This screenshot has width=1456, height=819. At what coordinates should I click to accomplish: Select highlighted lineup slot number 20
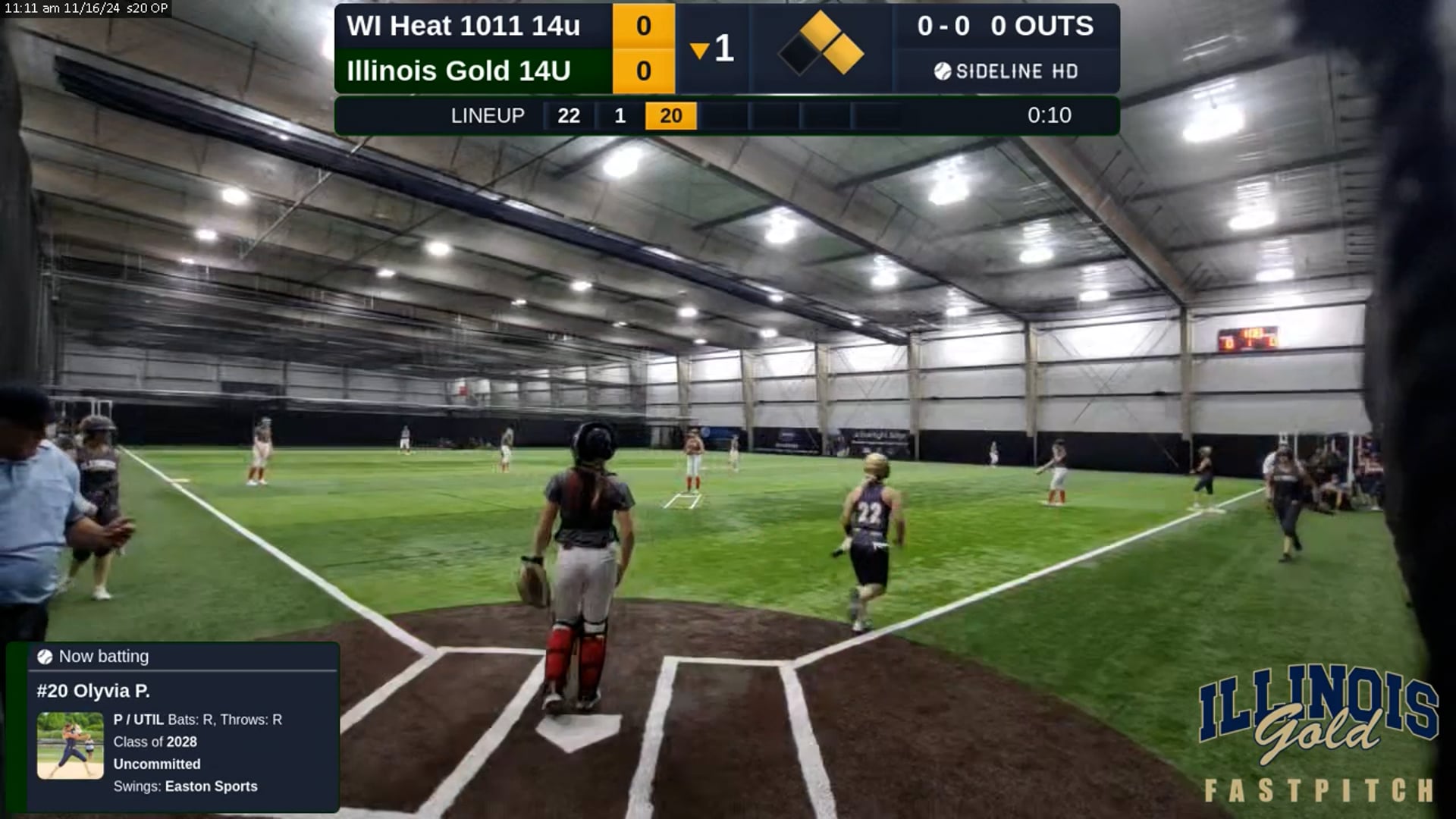click(670, 115)
